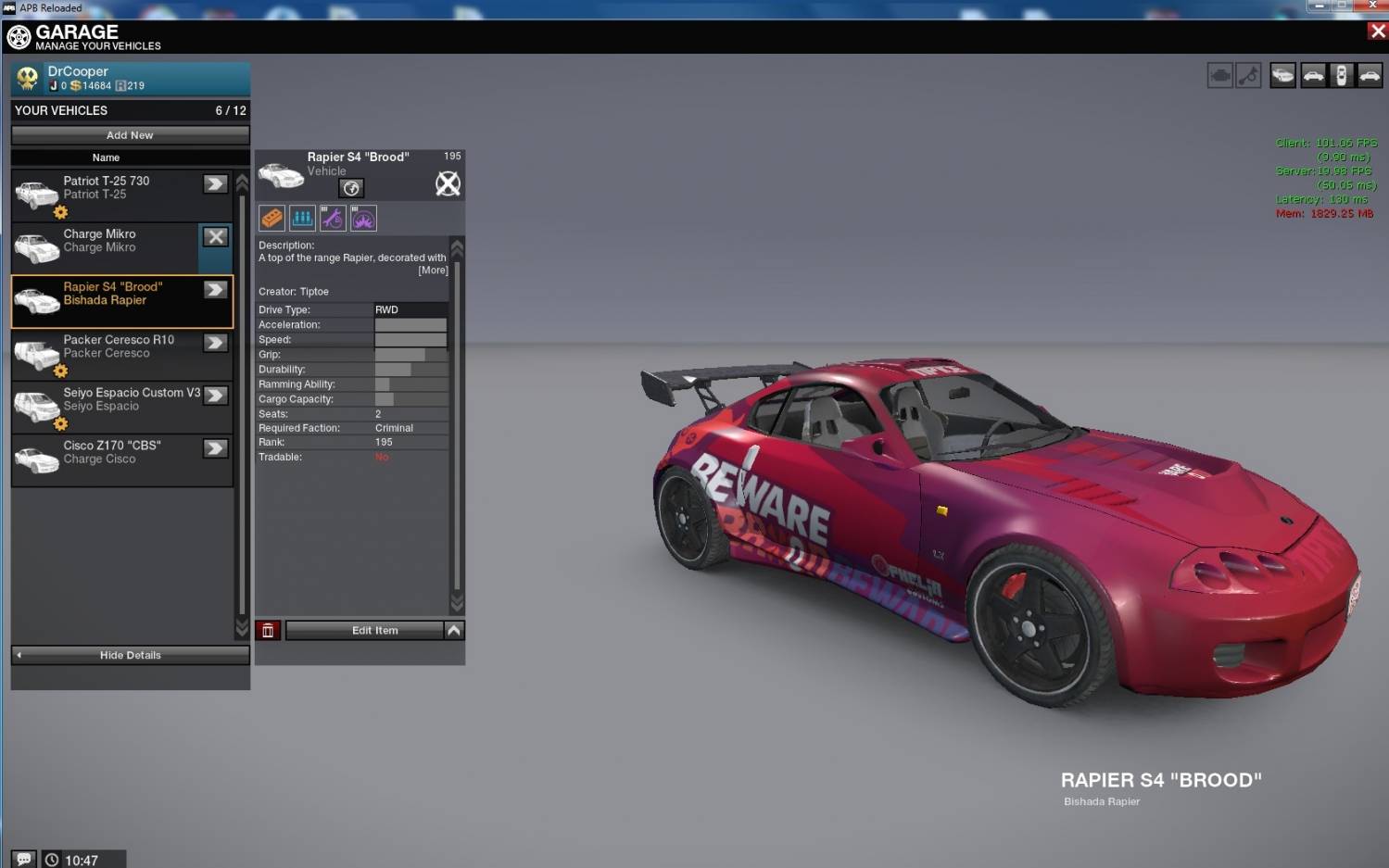Add a new vehicle
1389x868 pixels.
(x=130, y=135)
